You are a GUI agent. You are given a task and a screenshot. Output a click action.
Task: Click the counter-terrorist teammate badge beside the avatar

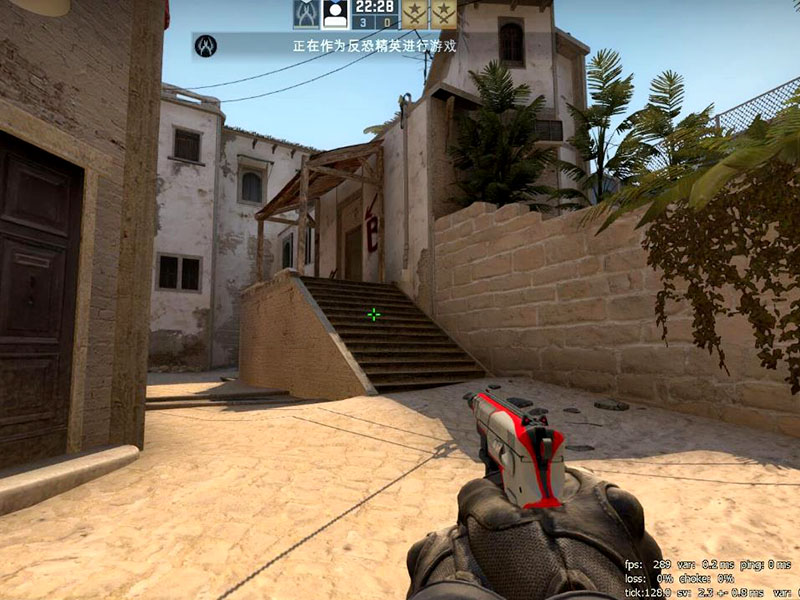pos(306,13)
